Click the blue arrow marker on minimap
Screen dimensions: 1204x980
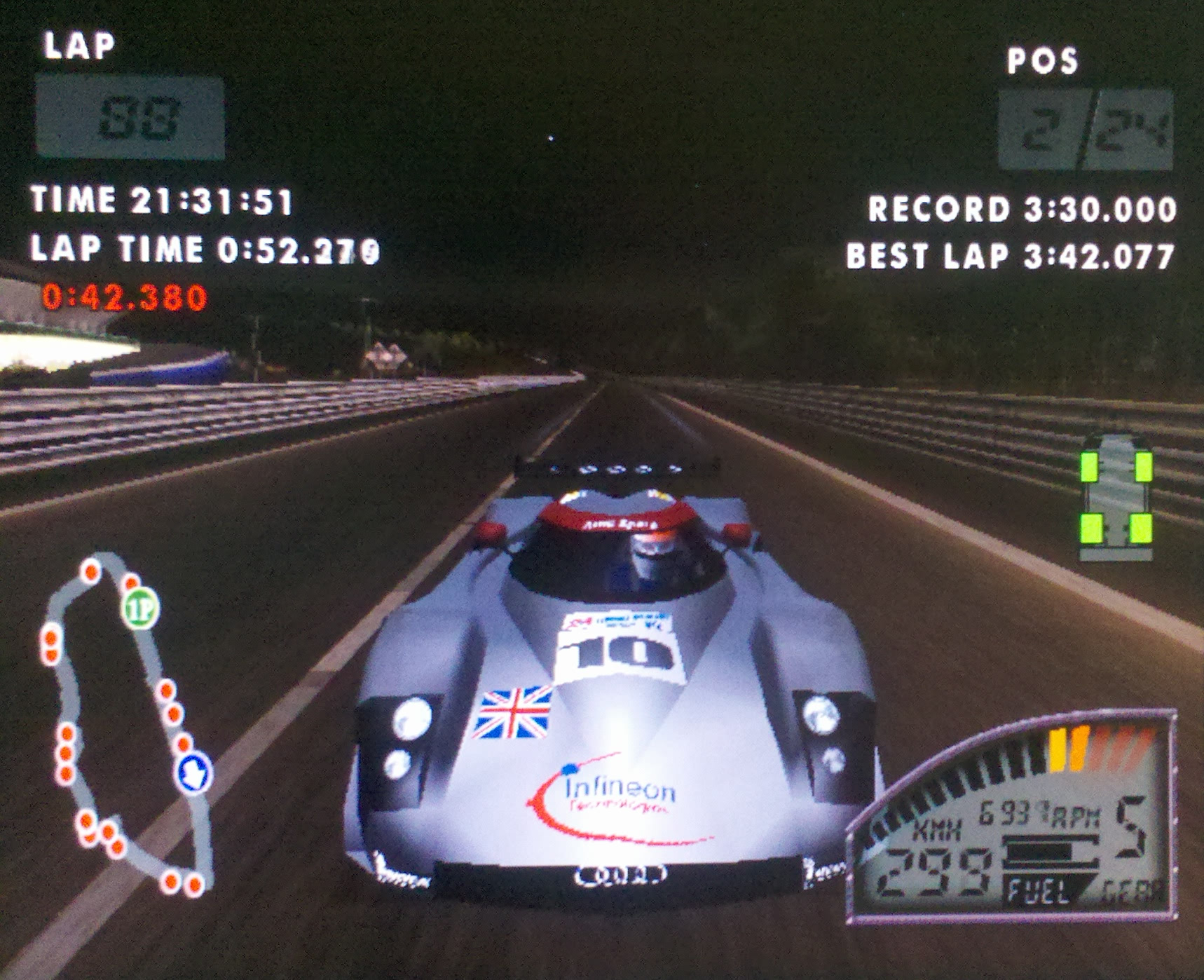[193, 773]
